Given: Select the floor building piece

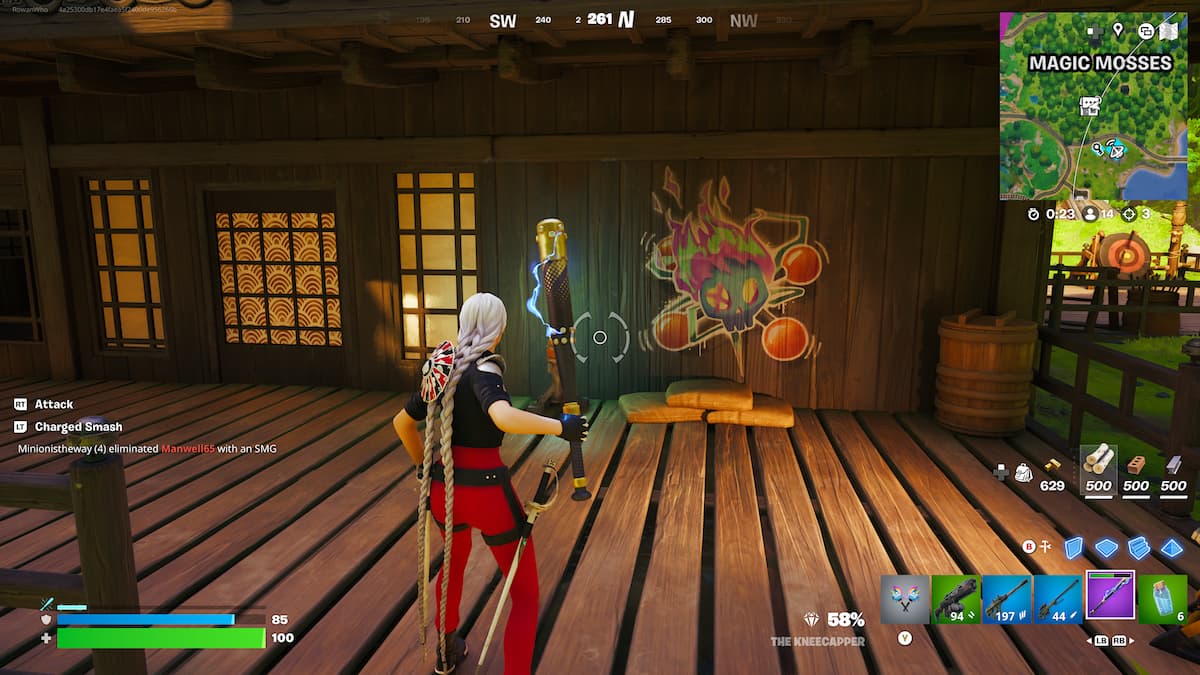Looking at the screenshot, I should [x=1106, y=548].
